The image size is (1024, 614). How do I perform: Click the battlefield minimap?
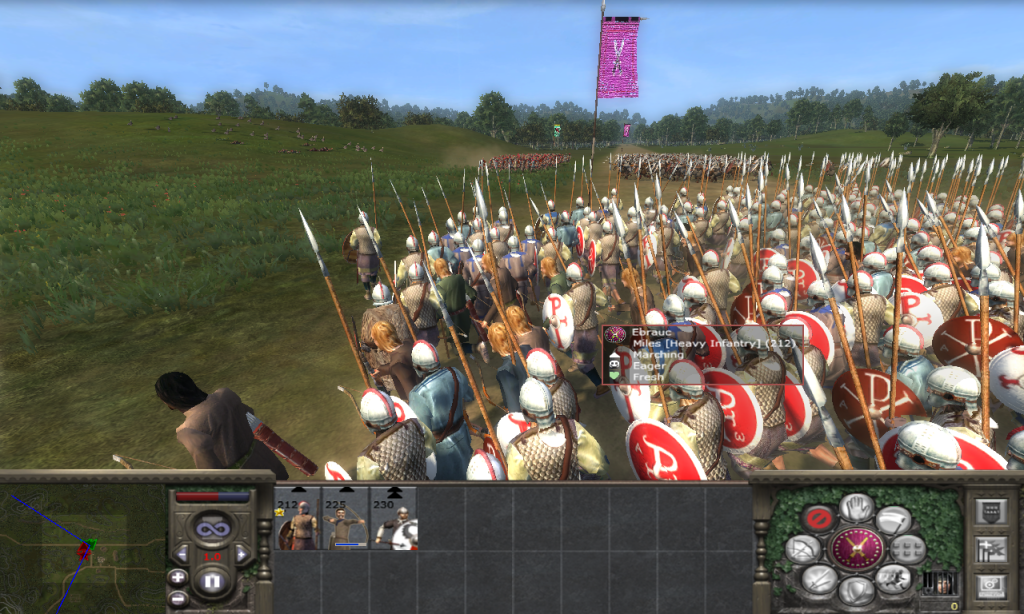(82, 548)
